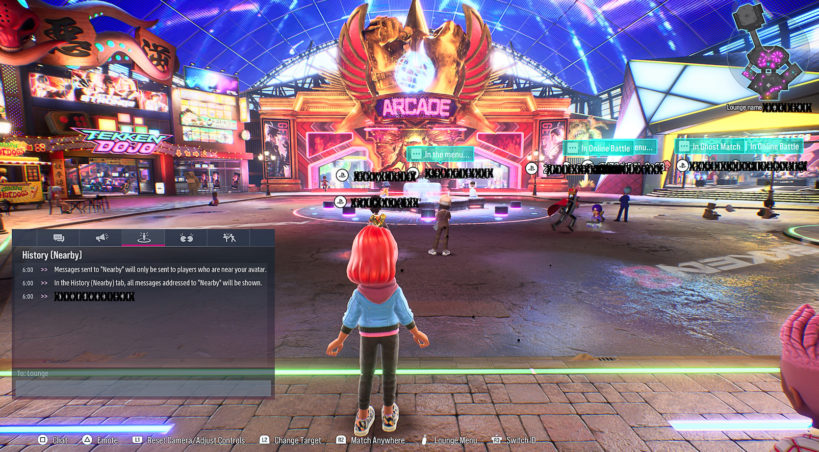Open the lounge minimap
The image size is (819, 452).
click(768, 52)
